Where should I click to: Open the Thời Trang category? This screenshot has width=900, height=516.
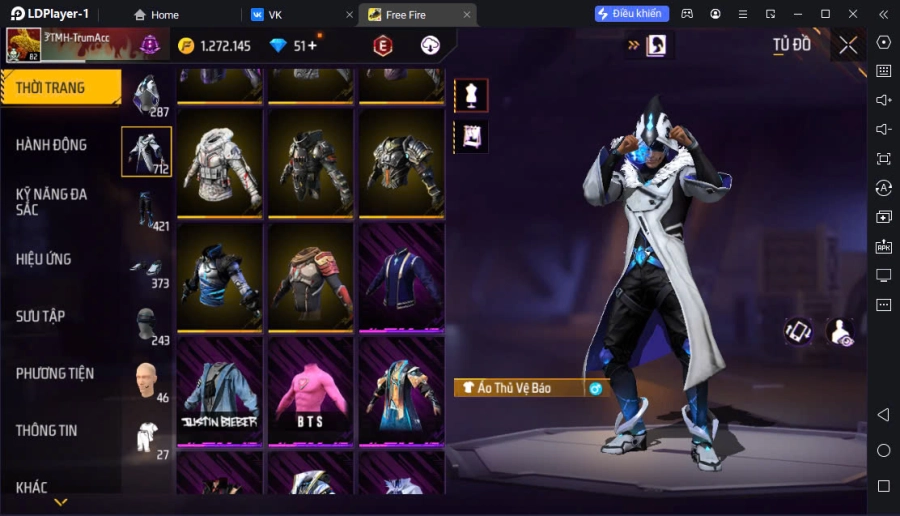pos(60,88)
